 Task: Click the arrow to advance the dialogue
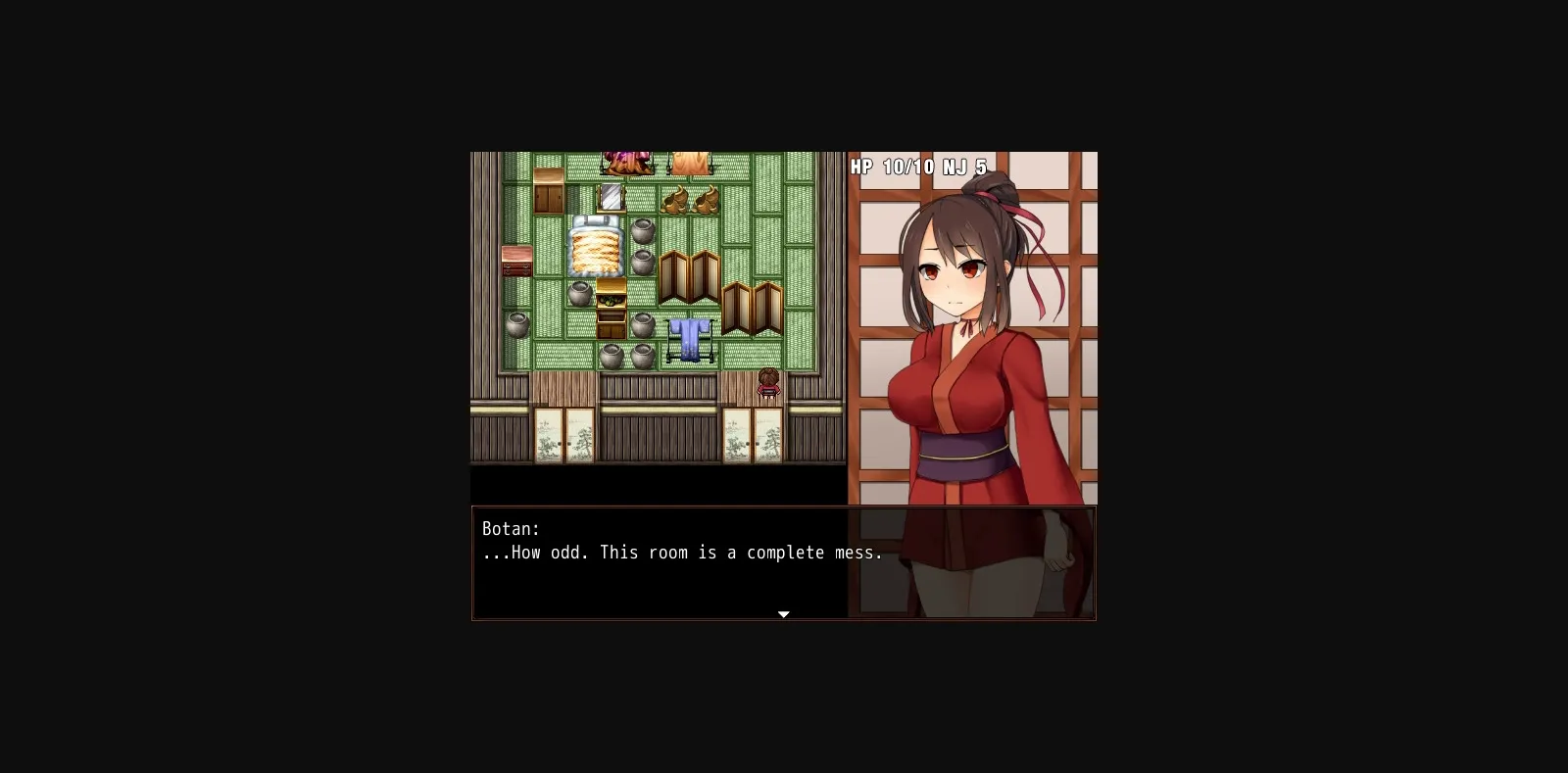pos(783,613)
